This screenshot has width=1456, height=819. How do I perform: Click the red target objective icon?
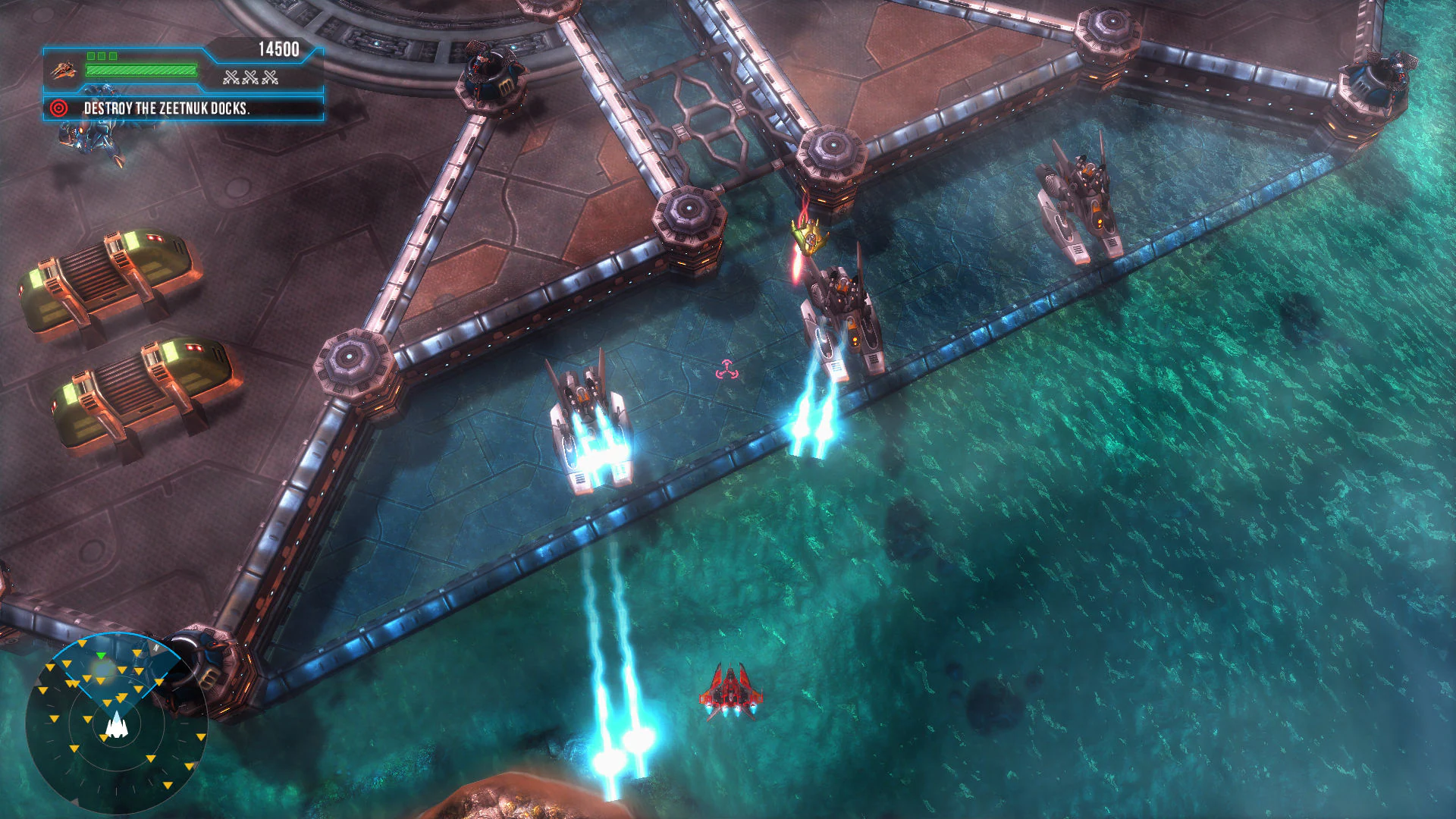click(x=58, y=108)
